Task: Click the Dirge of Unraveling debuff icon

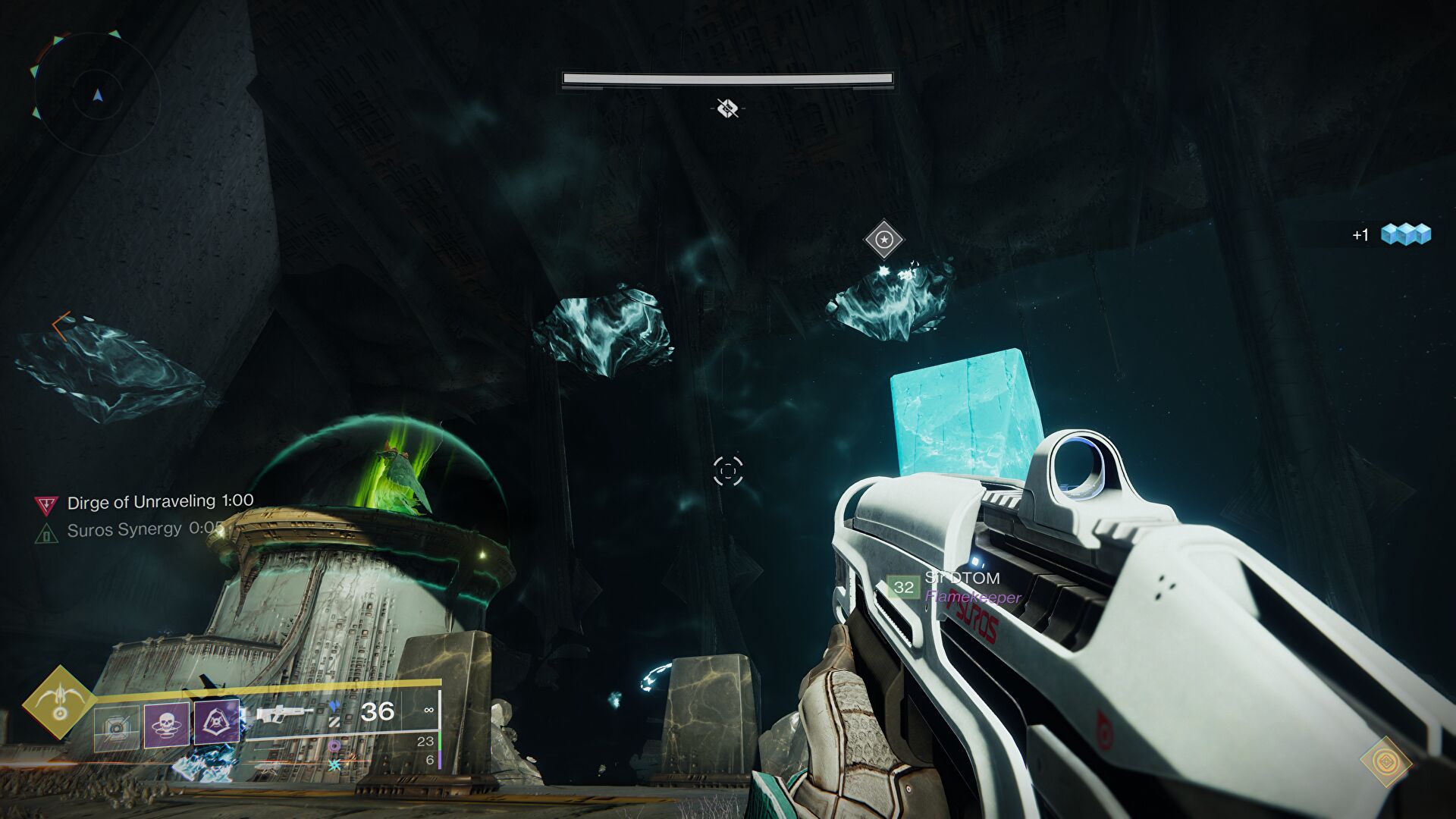Action: coord(46,504)
